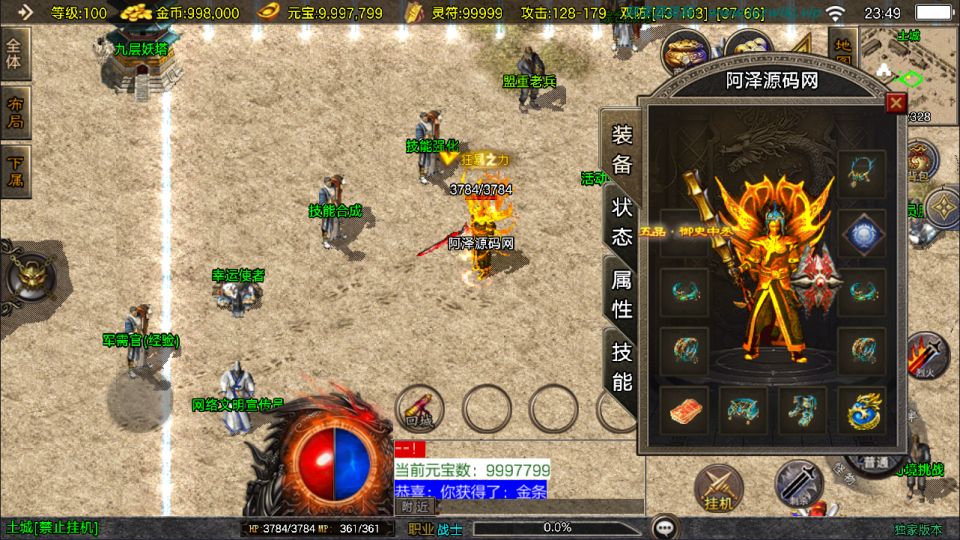Show the 技能 skills tab

pyautogui.click(x=621, y=365)
